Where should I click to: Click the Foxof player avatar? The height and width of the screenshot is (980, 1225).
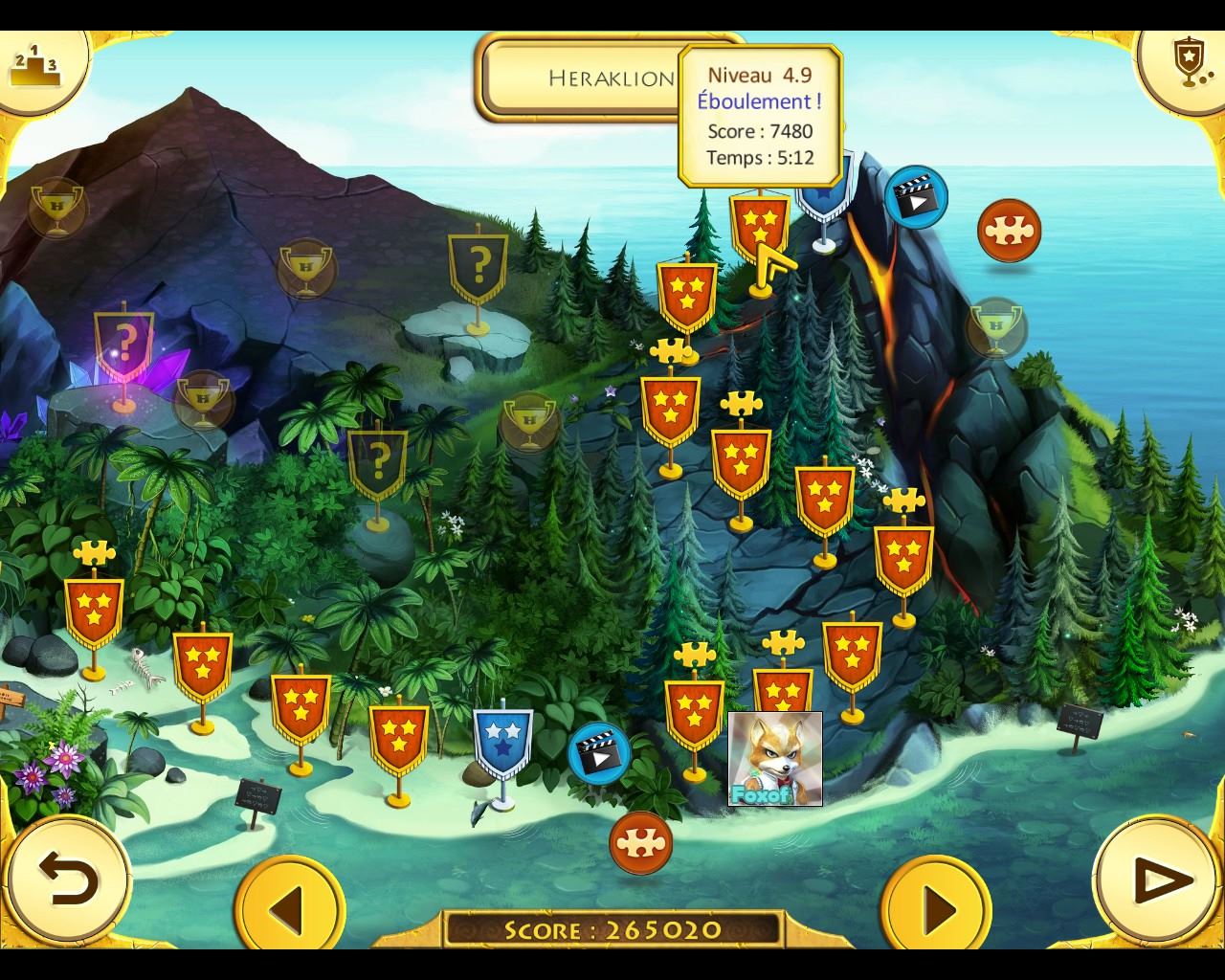coord(775,759)
